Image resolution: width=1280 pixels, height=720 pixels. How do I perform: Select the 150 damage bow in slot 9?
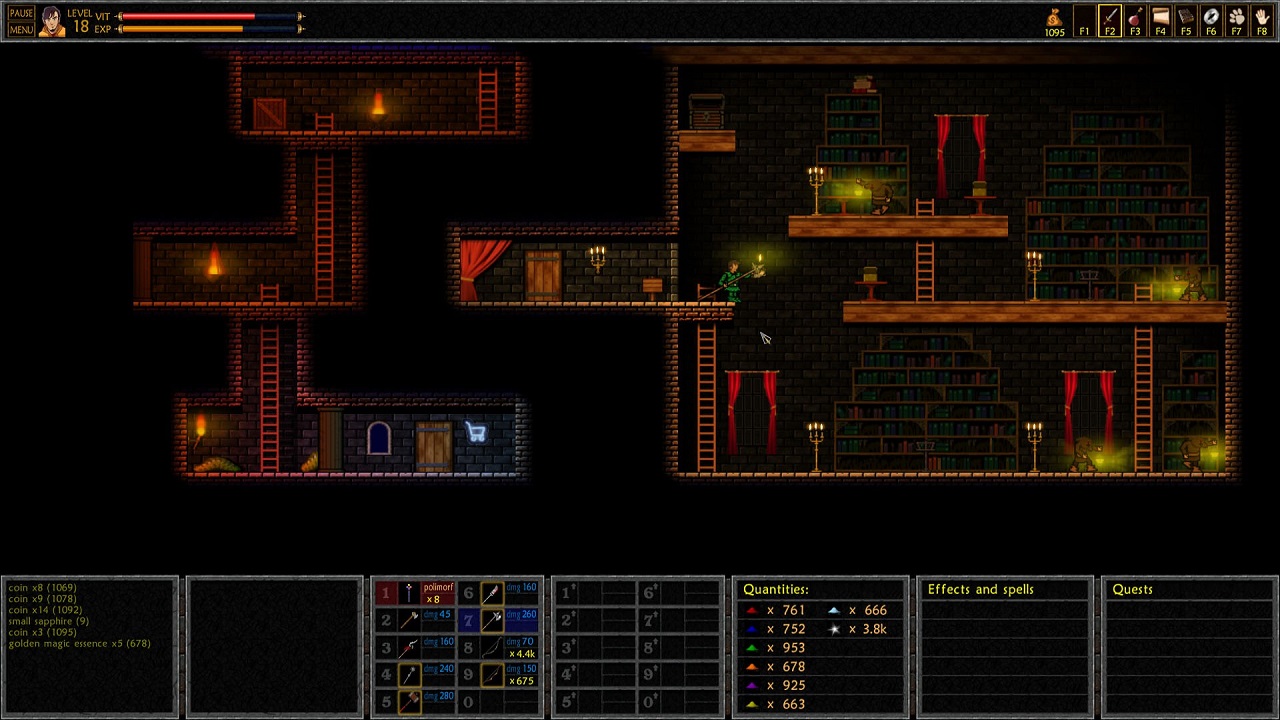point(492,675)
